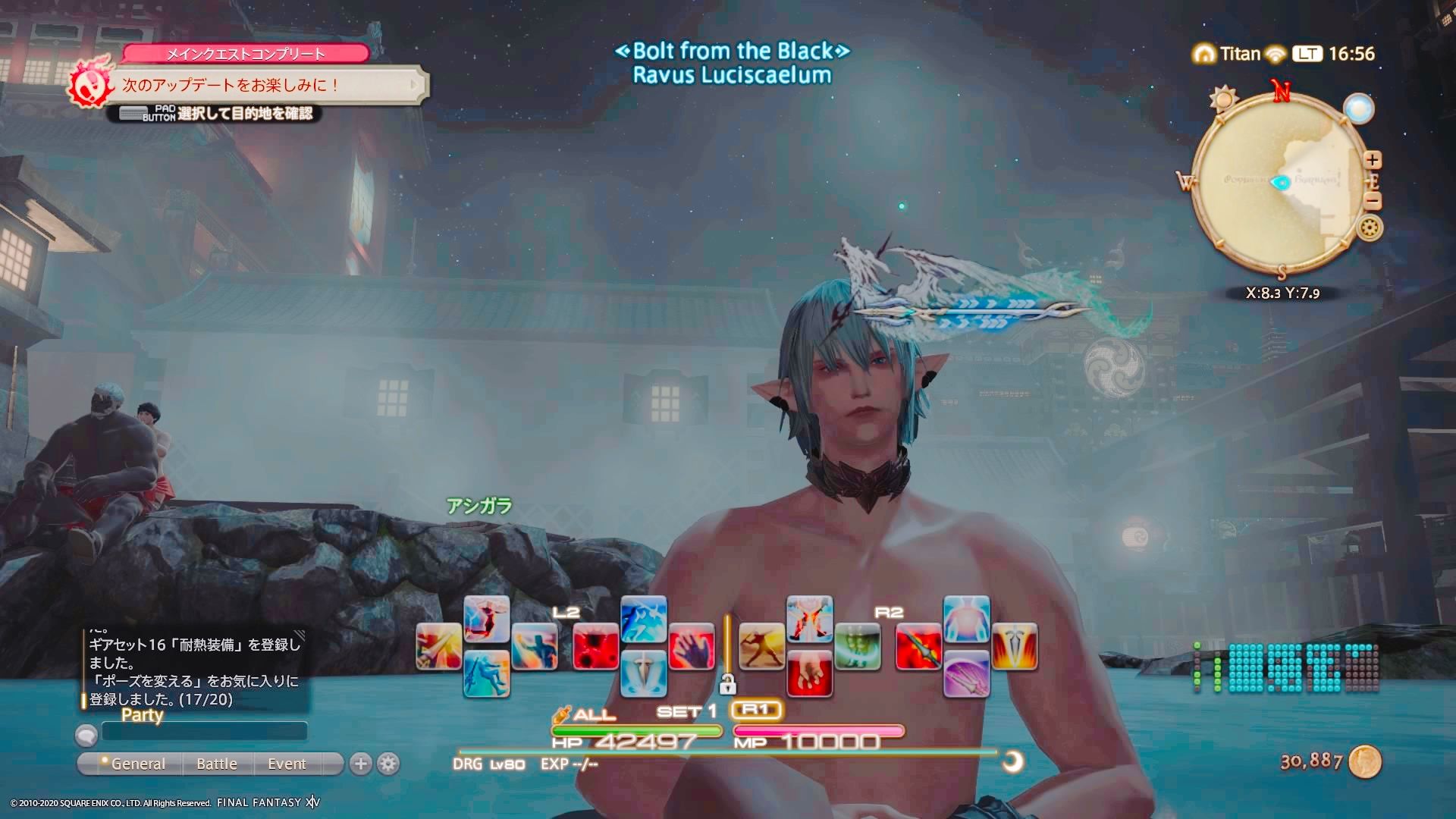Screen dimensions: 1456x819
Task: Switch to the Battle chat tab
Action: pyautogui.click(x=217, y=764)
